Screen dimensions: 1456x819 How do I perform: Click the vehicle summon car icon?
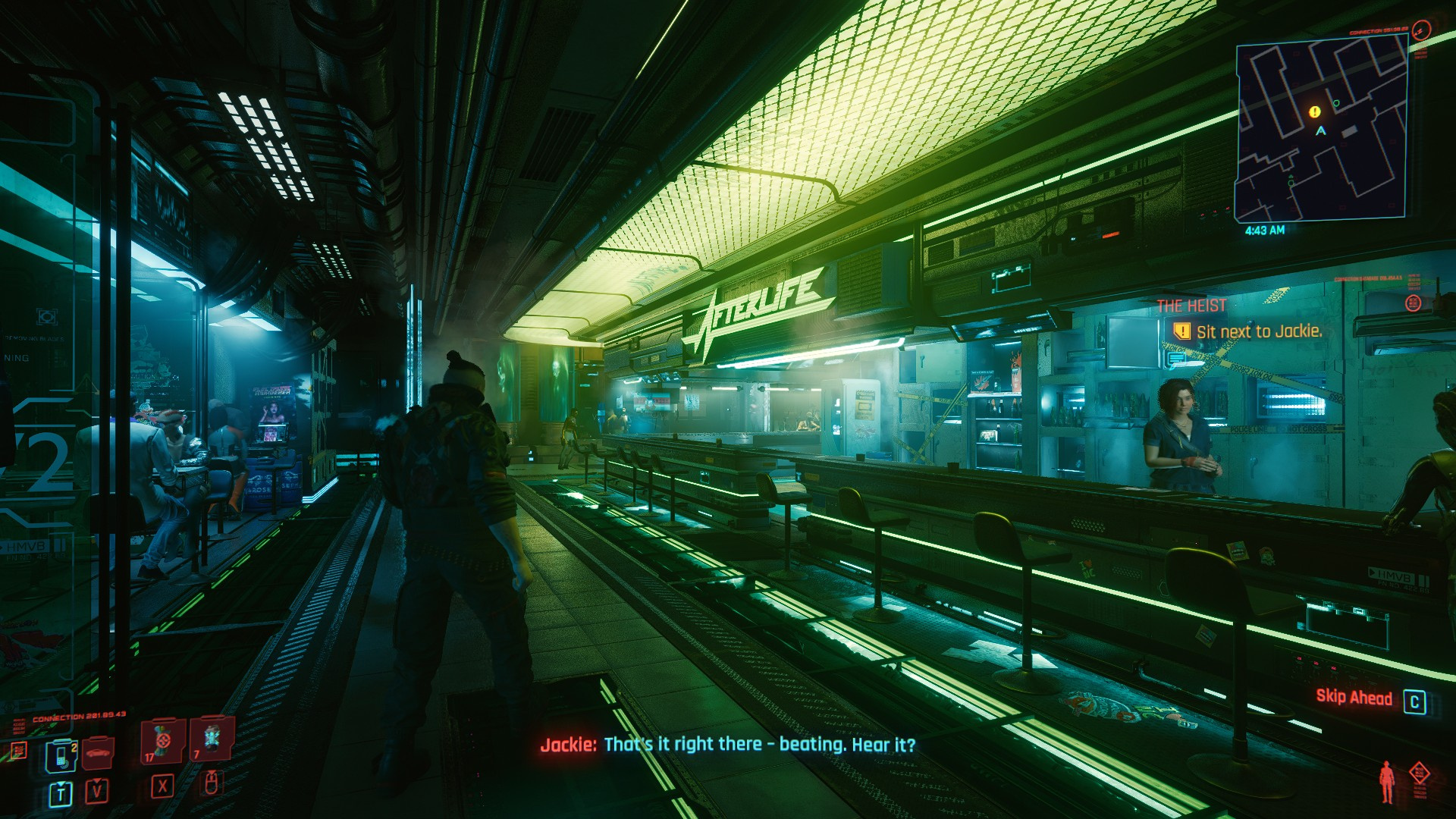pyautogui.click(x=97, y=752)
